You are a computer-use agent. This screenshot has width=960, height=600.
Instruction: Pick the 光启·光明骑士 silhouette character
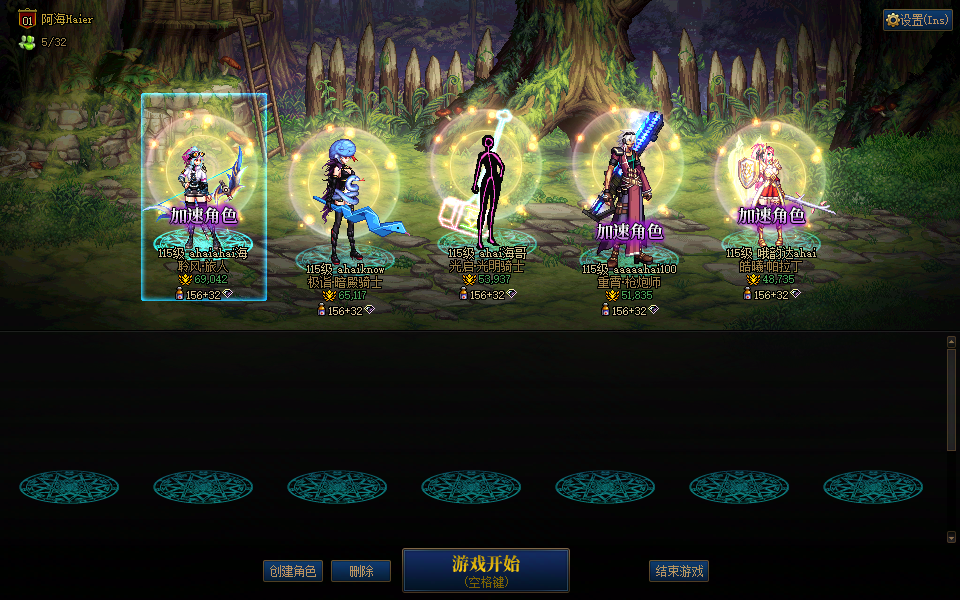pos(487,190)
